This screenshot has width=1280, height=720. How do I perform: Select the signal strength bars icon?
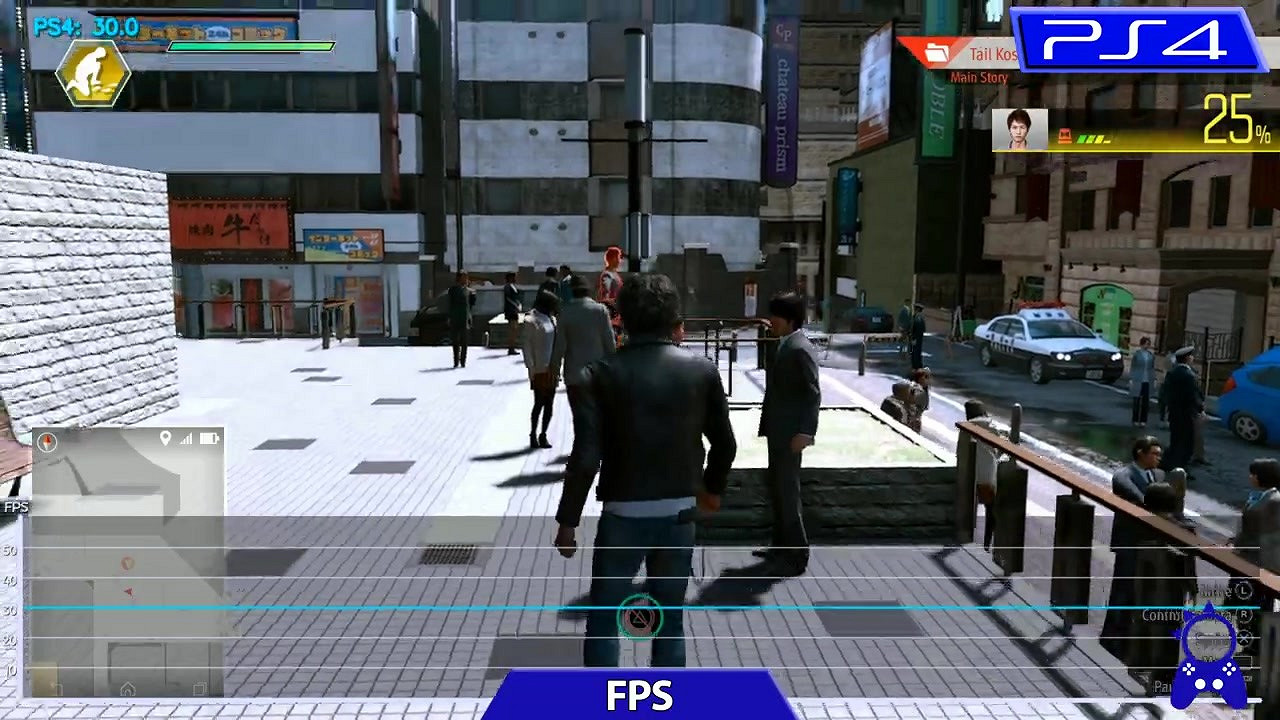click(187, 438)
